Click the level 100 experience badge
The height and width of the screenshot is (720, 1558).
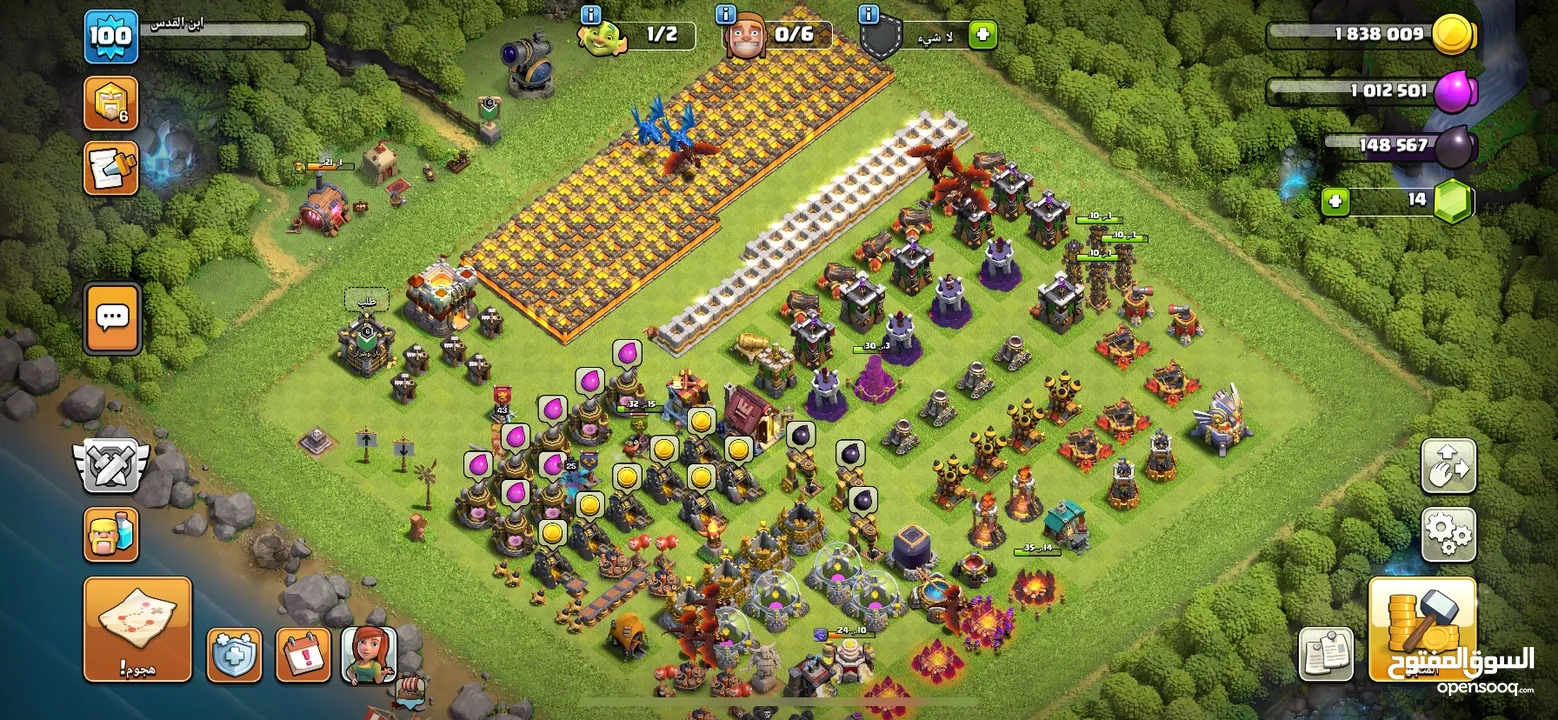(110, 37)
